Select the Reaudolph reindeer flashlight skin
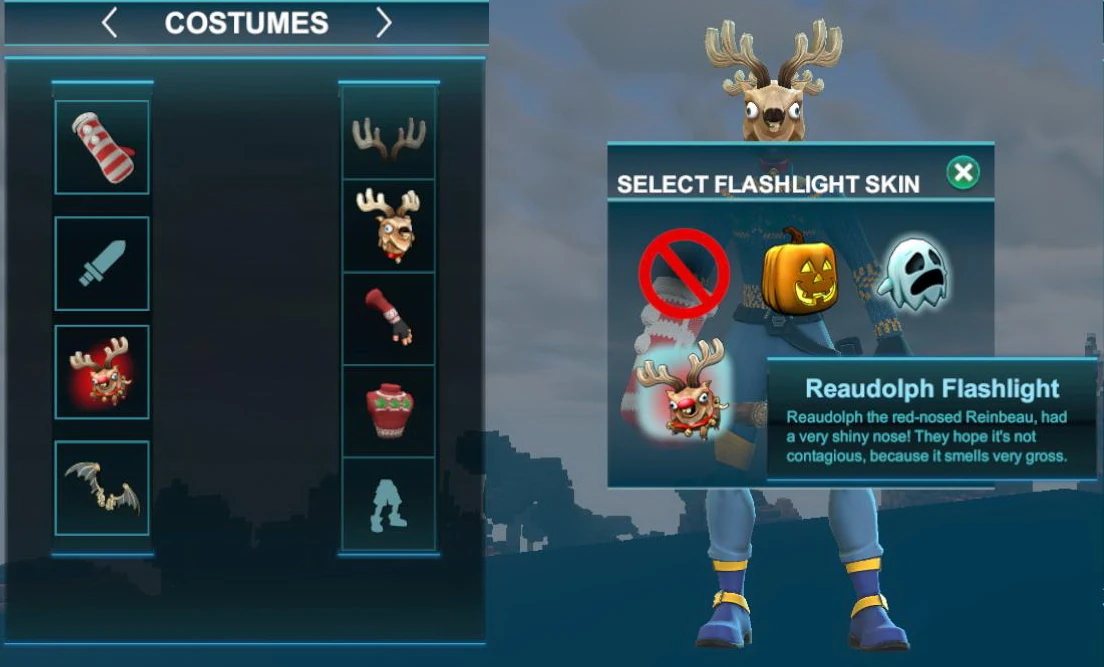 pos(683,391)
